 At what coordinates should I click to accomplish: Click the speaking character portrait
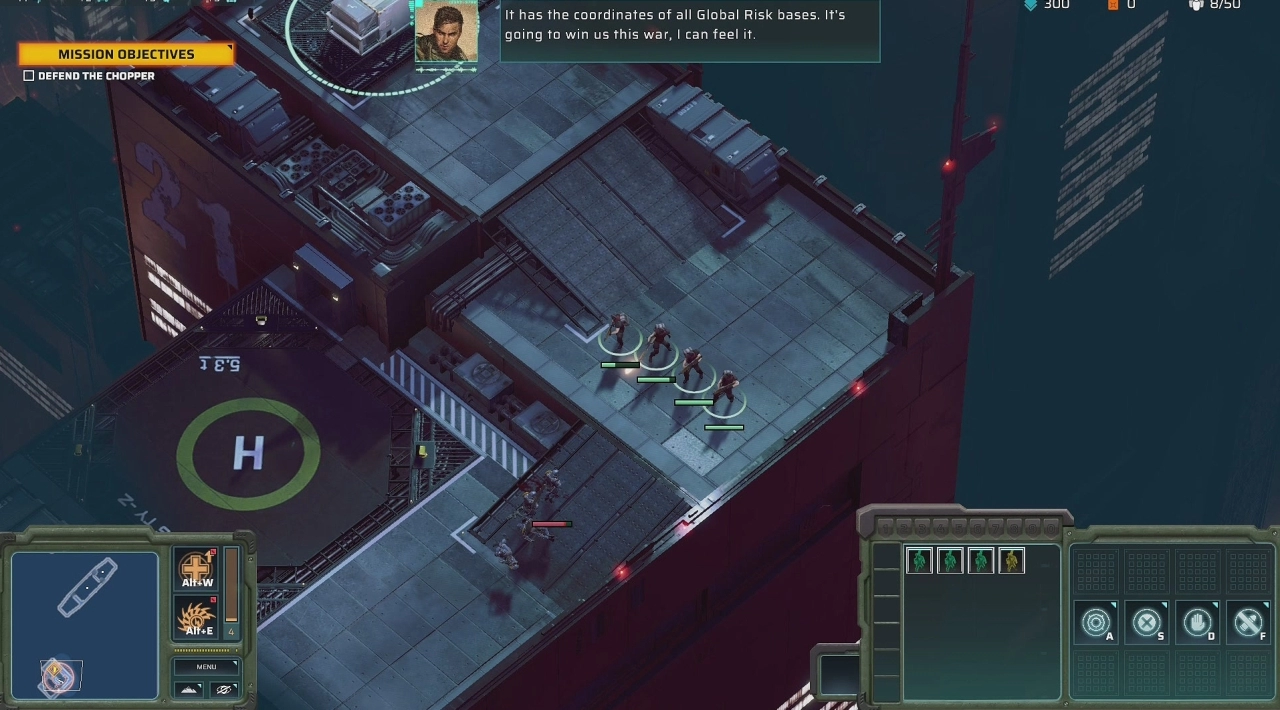click(x=446, y=33)
